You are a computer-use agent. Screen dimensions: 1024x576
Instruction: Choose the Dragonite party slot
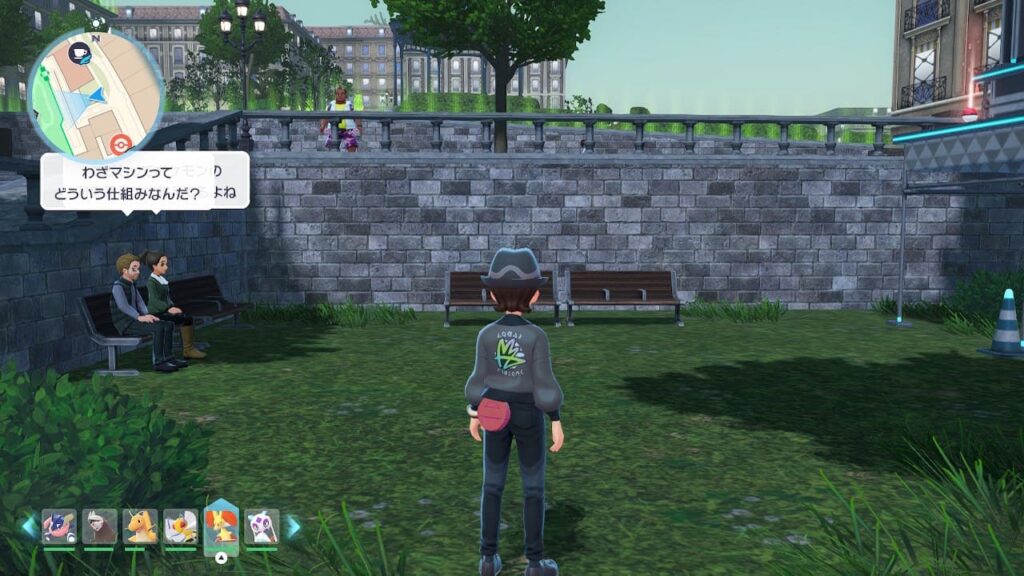[x=140, y=526]
